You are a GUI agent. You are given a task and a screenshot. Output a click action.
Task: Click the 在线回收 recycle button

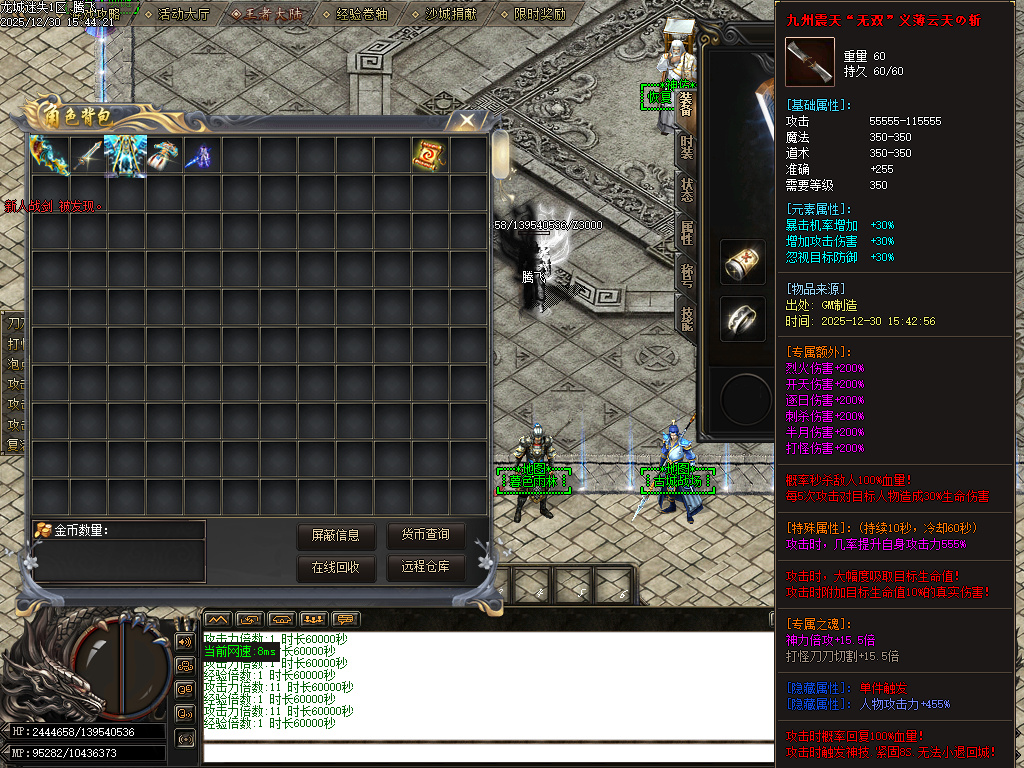point(335,568)
